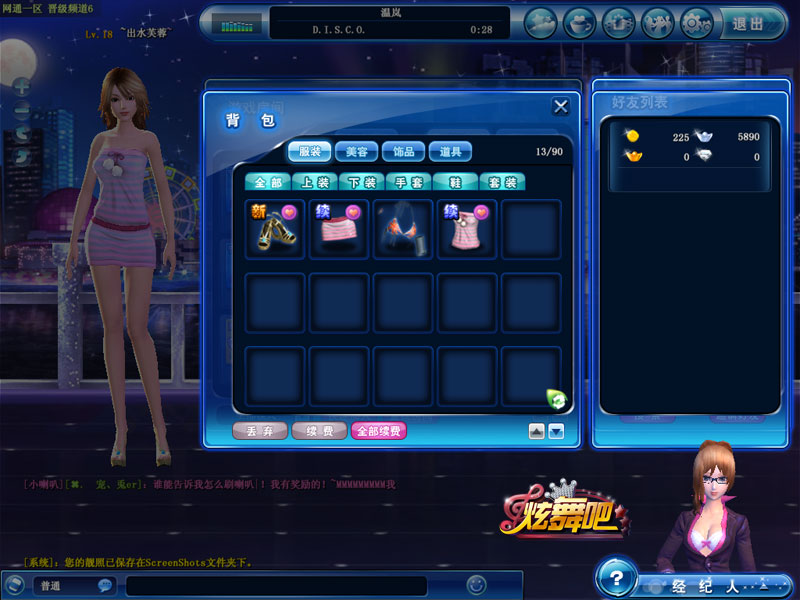
Task: Filter by 全部 all clothing
Action: point(268,182)
